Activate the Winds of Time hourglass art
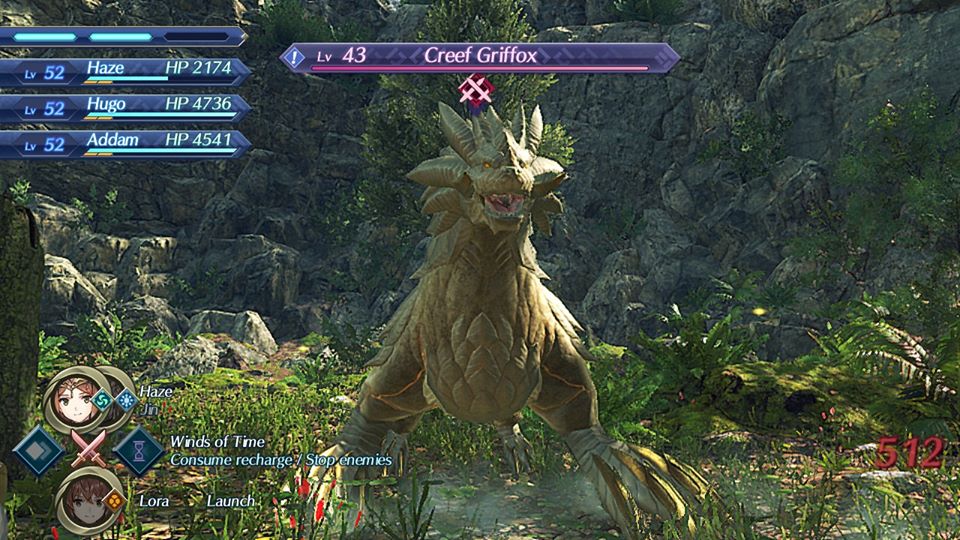Viewport: 960px width, 540px height. click(x=139, y=449)
